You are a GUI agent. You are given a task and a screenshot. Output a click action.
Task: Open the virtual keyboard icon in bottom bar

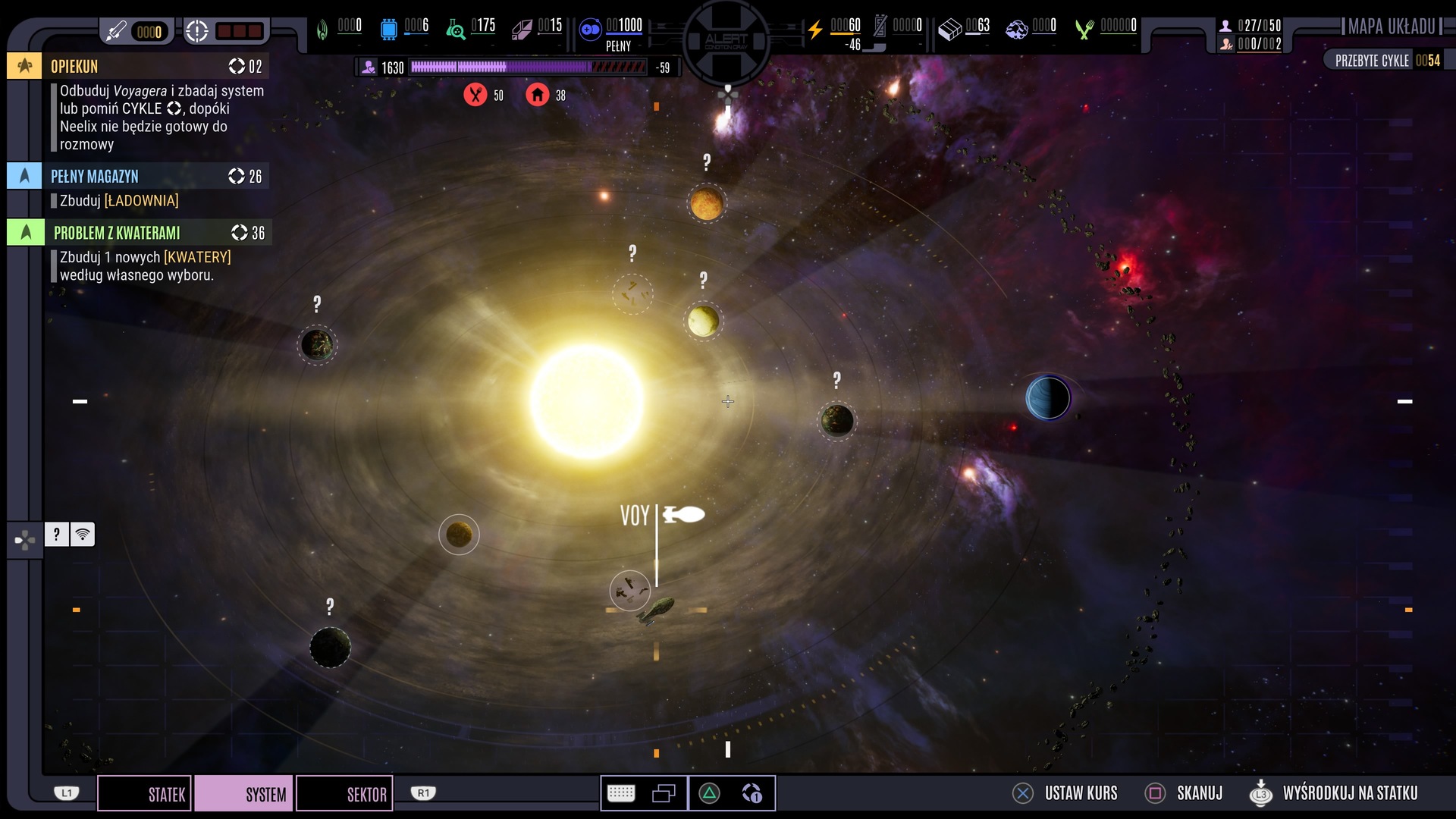pos(622,792)
